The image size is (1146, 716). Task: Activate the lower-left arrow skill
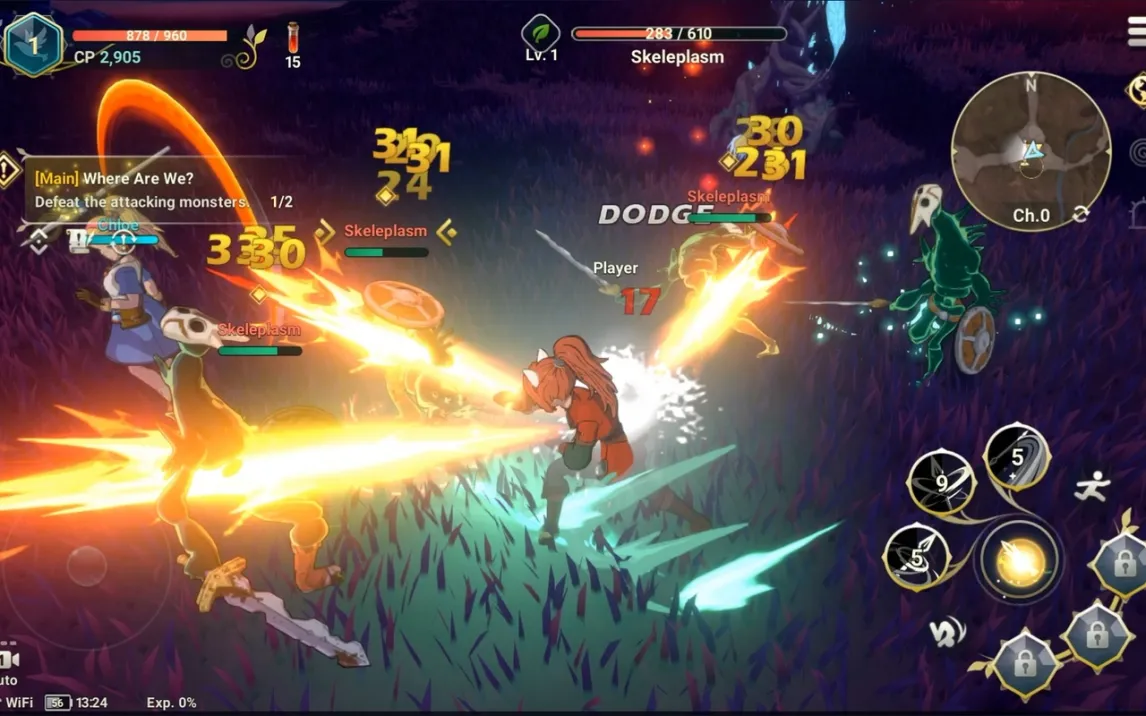[x=916, y=558]
